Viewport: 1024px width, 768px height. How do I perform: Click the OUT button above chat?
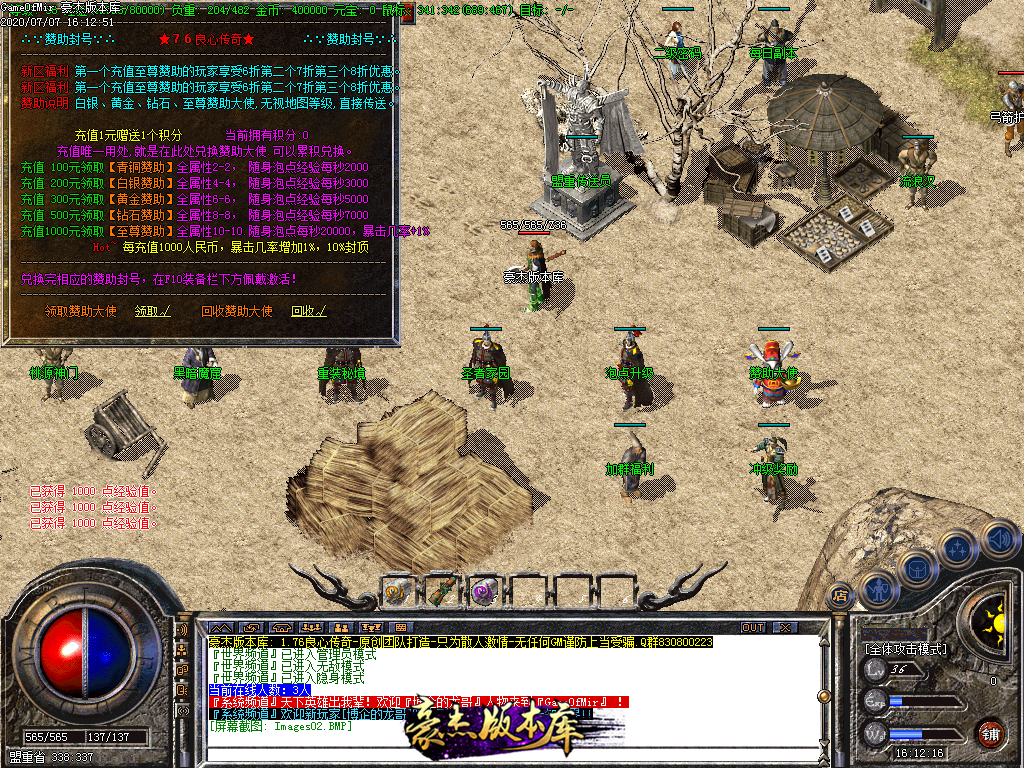(752, 628)
